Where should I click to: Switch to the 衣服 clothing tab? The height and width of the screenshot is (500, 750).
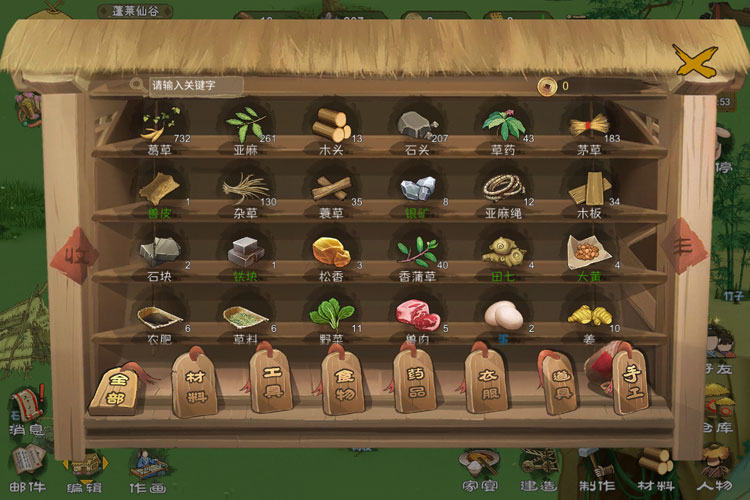(x=487, y=382)
